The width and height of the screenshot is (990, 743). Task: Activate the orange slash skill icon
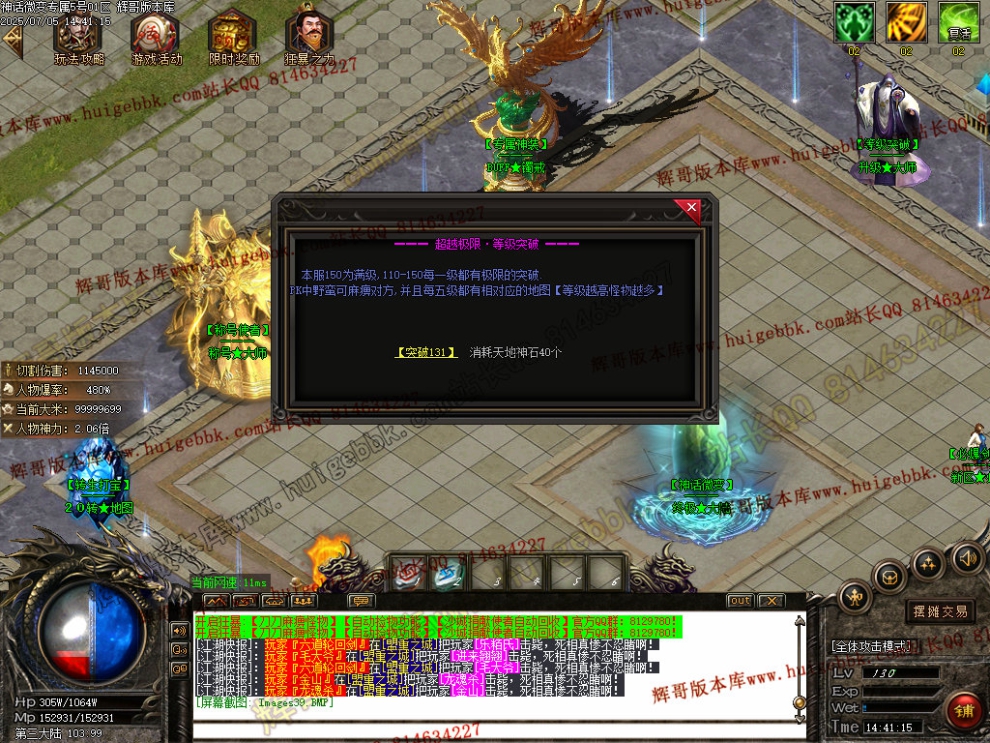click(906, 23)
